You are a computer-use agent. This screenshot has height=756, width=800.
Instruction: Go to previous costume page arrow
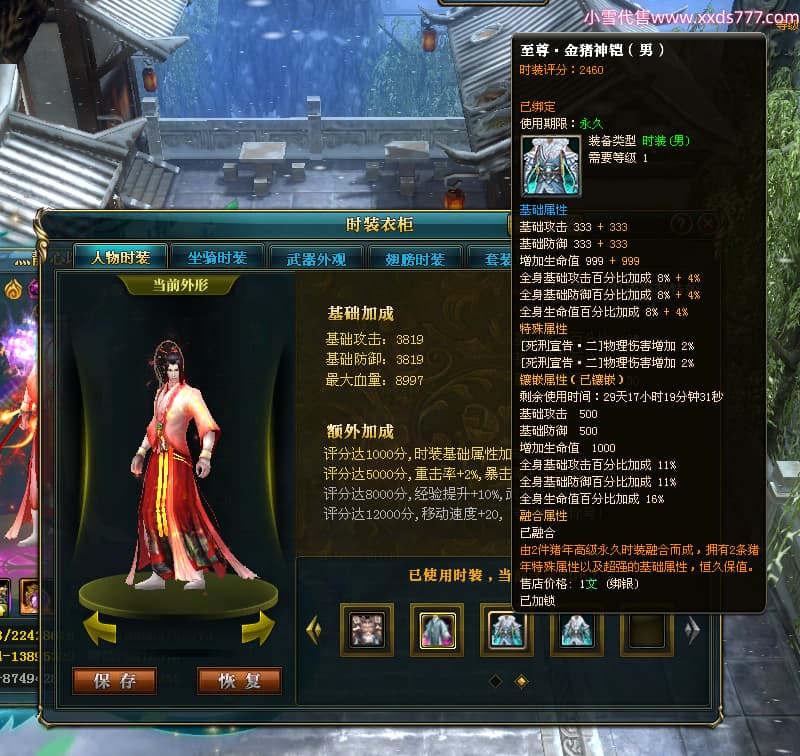coord(314,629)
